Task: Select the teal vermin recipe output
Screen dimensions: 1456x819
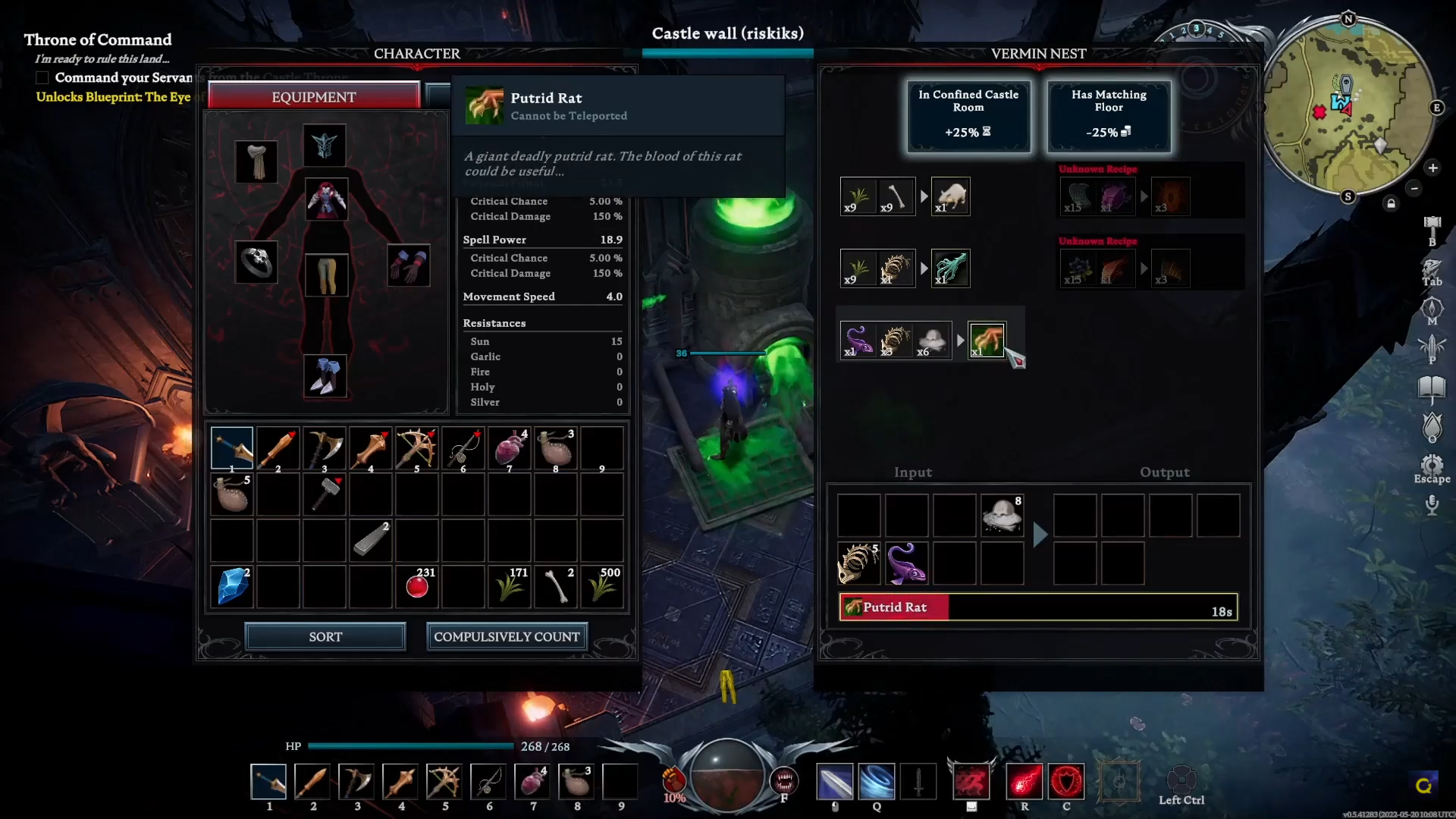Action: (950, 268)
